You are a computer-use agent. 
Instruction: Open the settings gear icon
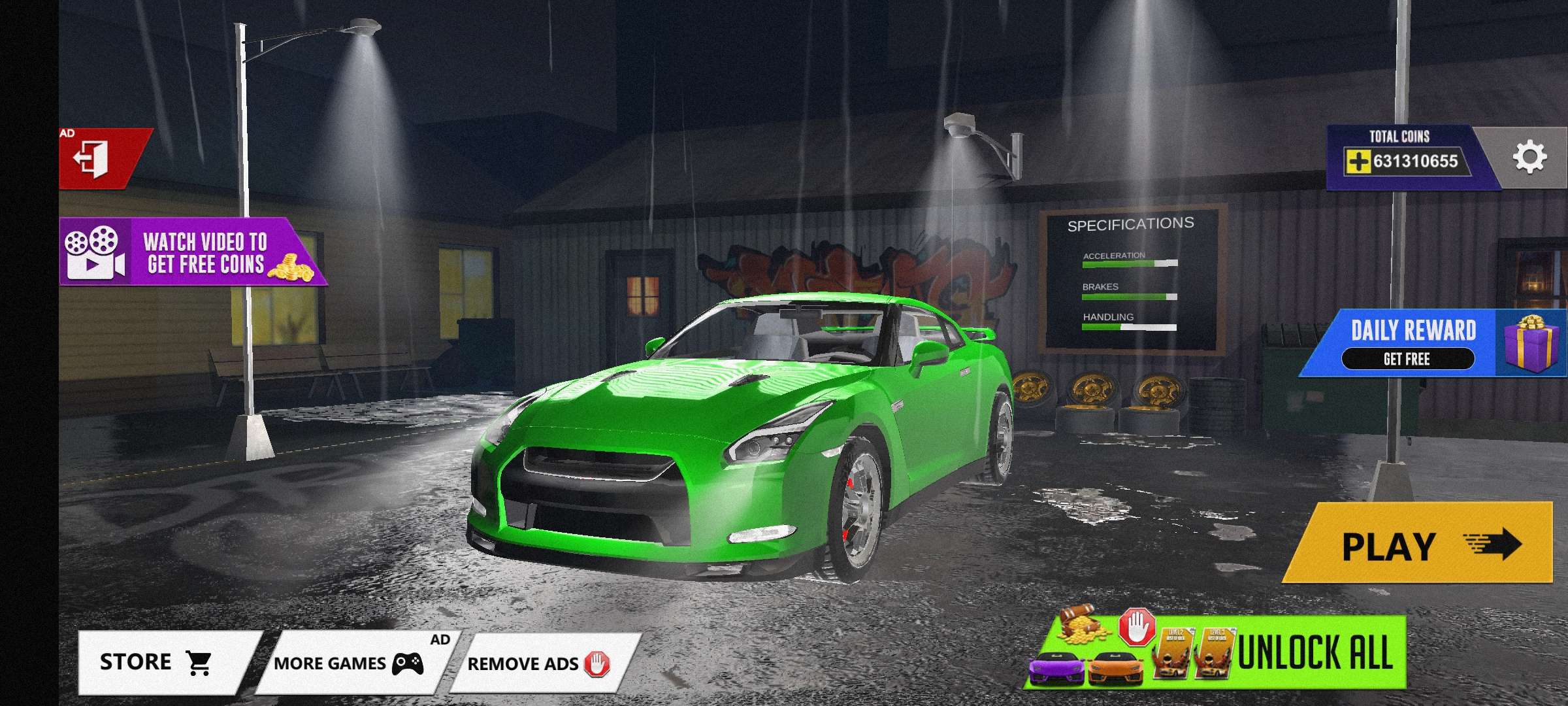[1530, 156]
